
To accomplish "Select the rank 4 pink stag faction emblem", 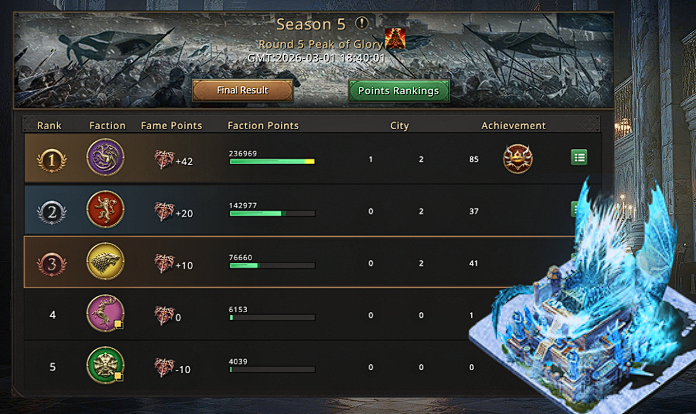I will (x=103, y=314).
